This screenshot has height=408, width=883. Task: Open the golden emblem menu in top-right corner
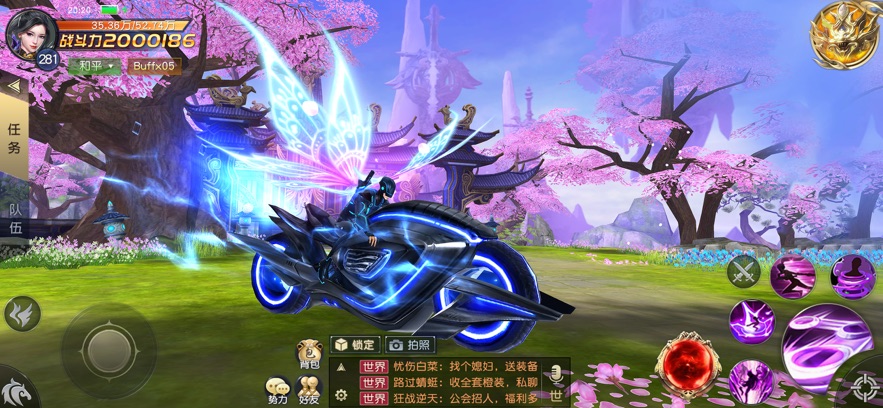844,35
